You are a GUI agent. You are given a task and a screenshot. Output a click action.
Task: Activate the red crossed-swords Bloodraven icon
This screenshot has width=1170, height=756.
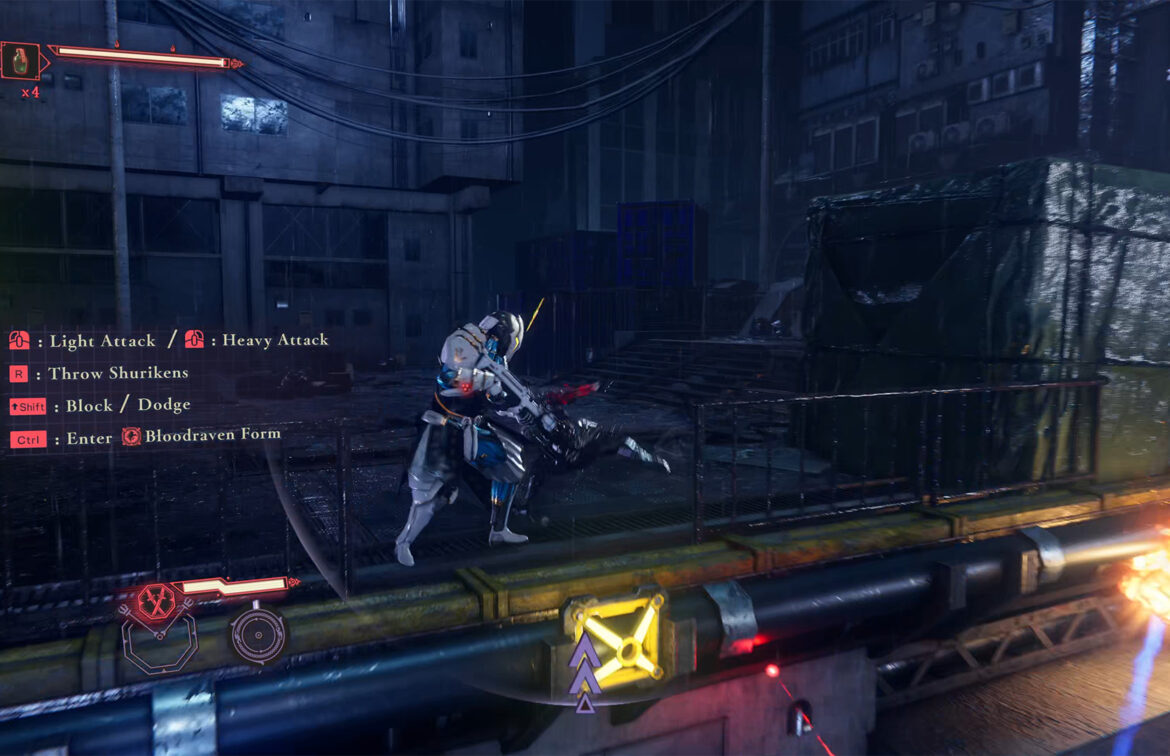(156, 601)
